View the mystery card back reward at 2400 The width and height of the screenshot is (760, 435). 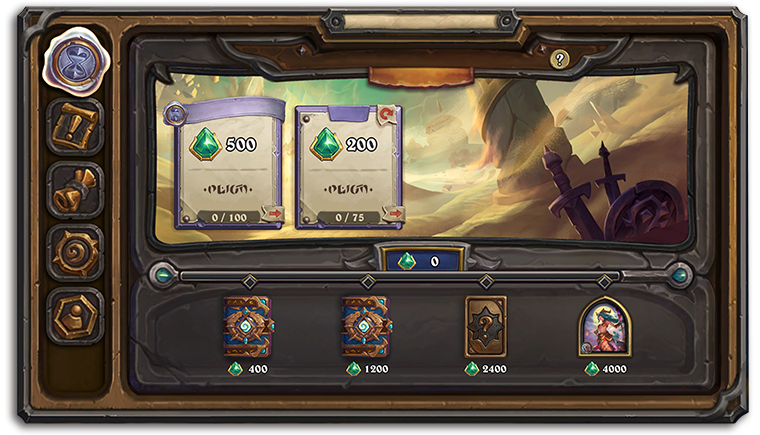coord(486,326)
